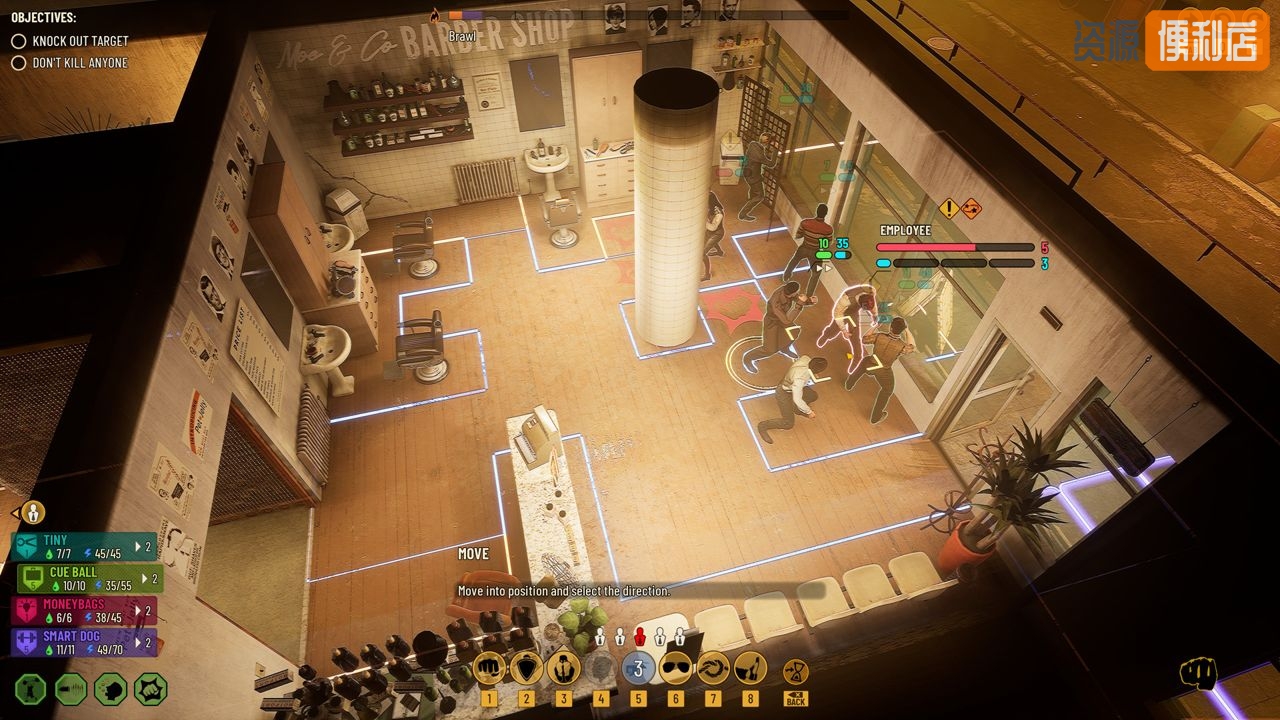The width and height of the screenshot is (1280, 720).
Task: Activate the fist punch ability
Action: pyautogui.click(x=489, y=668)
